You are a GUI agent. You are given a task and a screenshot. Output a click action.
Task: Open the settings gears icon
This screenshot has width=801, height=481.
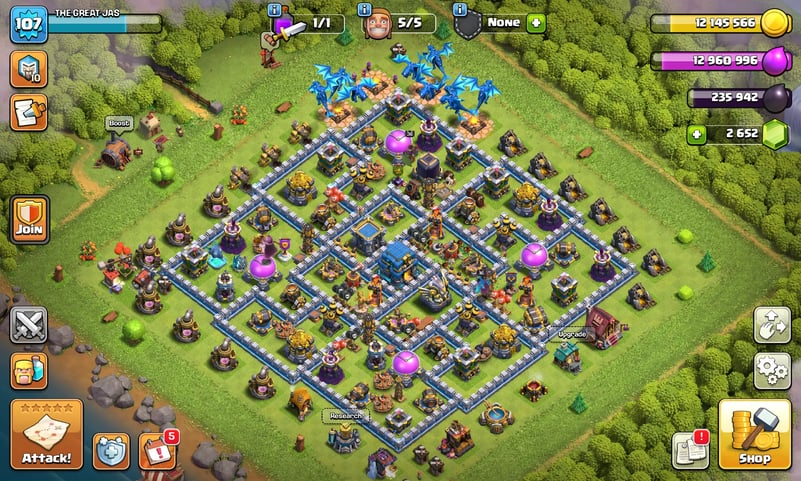[771, 371]
